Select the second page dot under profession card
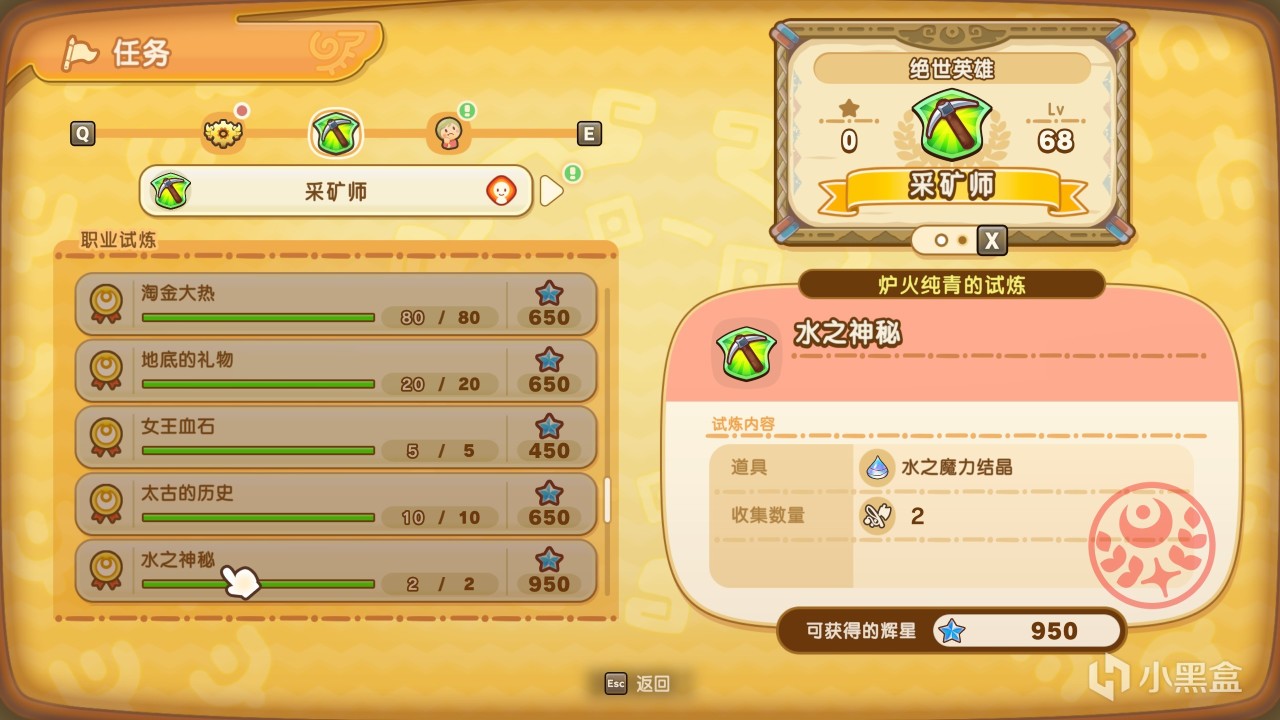1280x720 pixels. pos(961,241)
